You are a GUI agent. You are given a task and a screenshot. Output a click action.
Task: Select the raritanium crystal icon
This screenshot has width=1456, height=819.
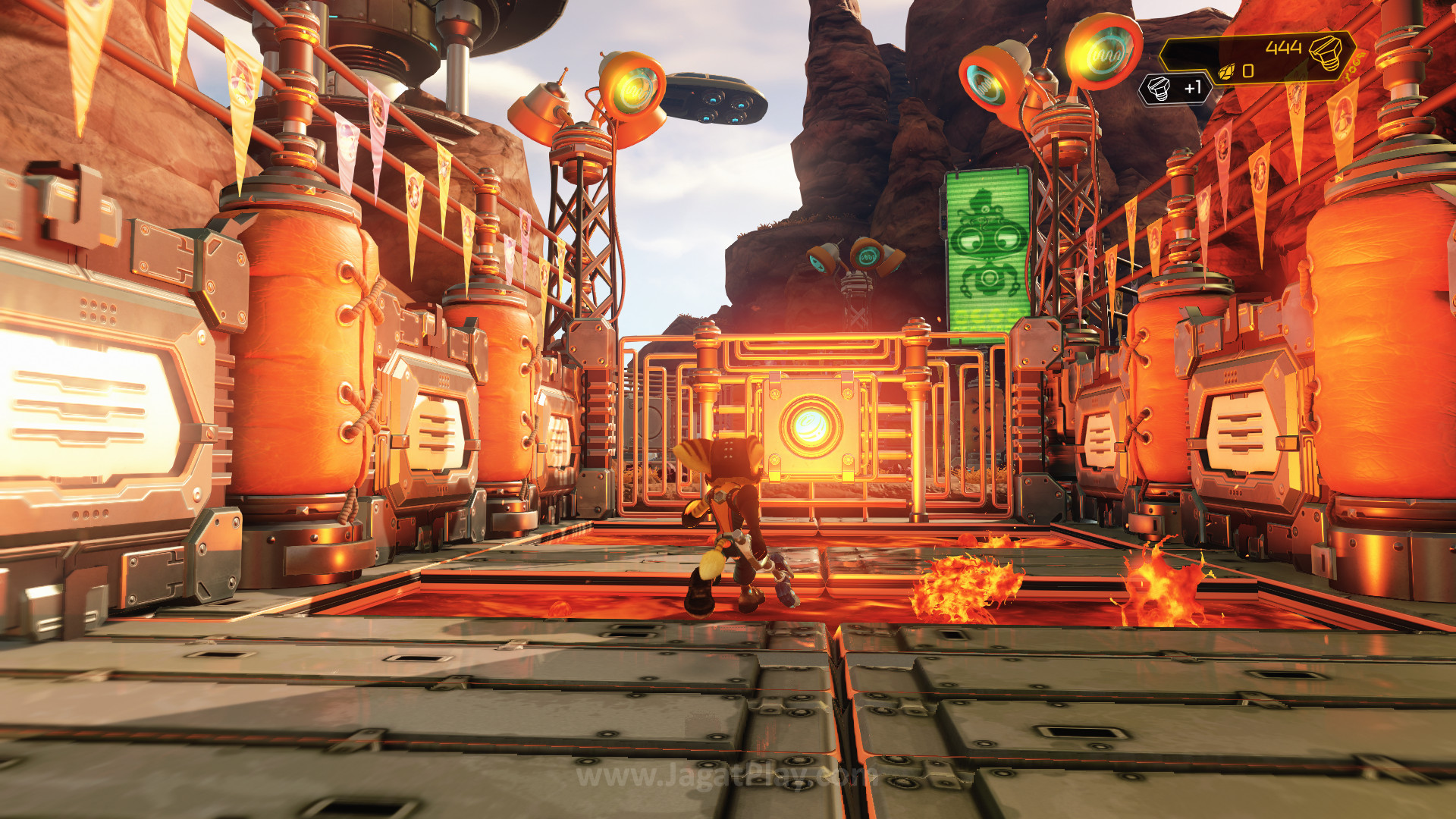click(x=1226, y=72)
